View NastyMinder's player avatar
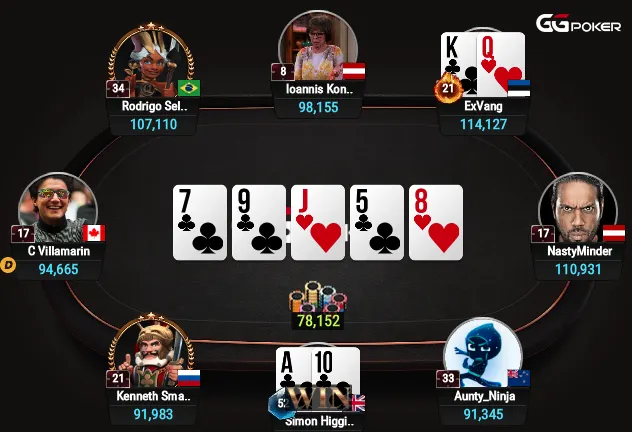The image size is (632, 432). point(576,208)
